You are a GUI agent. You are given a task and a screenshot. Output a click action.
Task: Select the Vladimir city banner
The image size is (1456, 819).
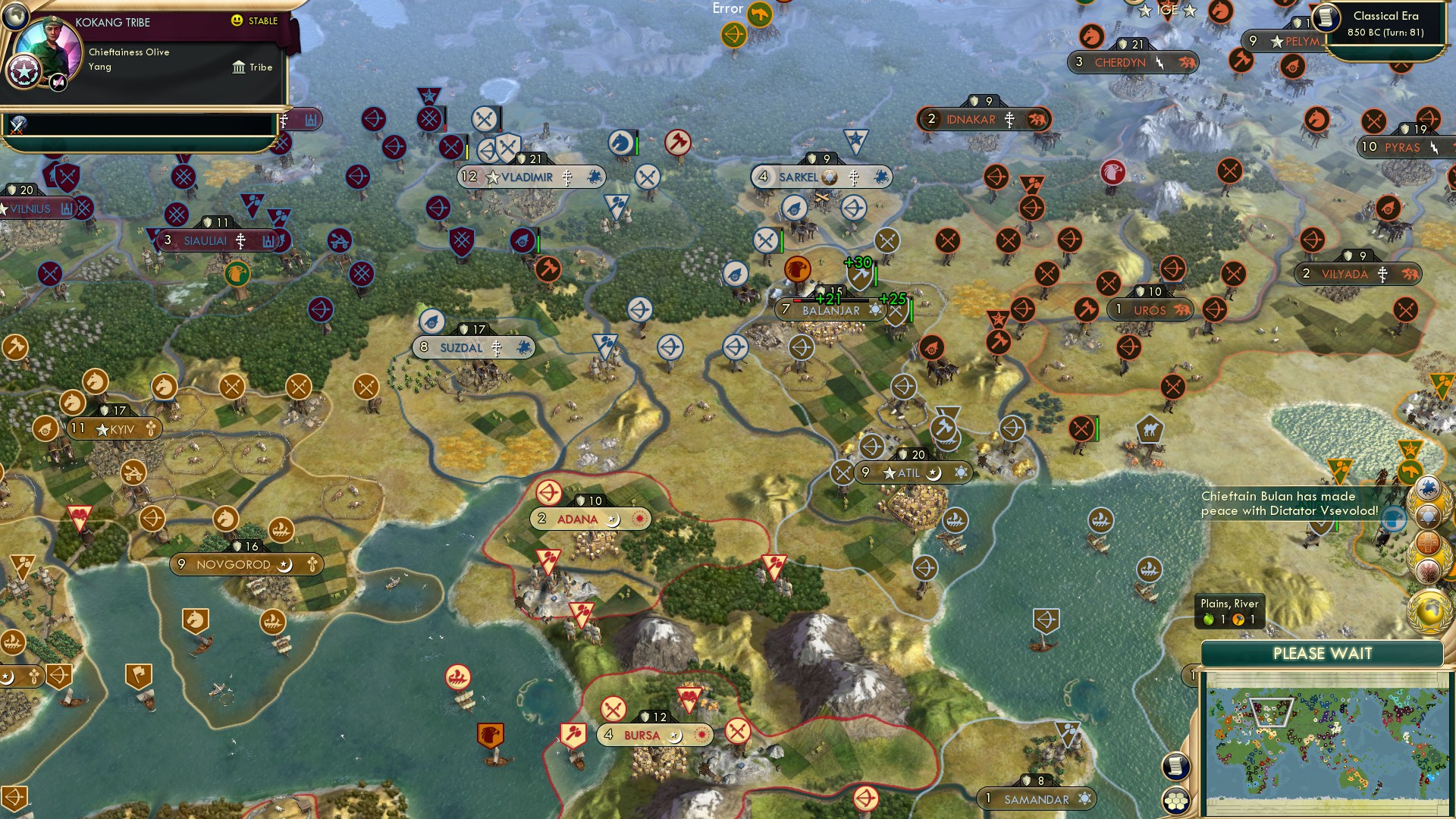click(529, 176)
